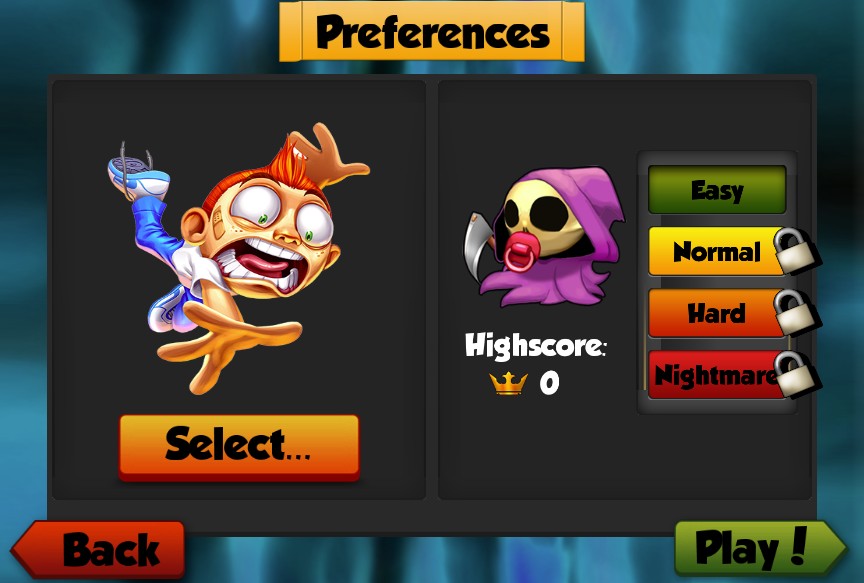Choose the Easy difficulty
864x583 pixels.
point(716,190)
